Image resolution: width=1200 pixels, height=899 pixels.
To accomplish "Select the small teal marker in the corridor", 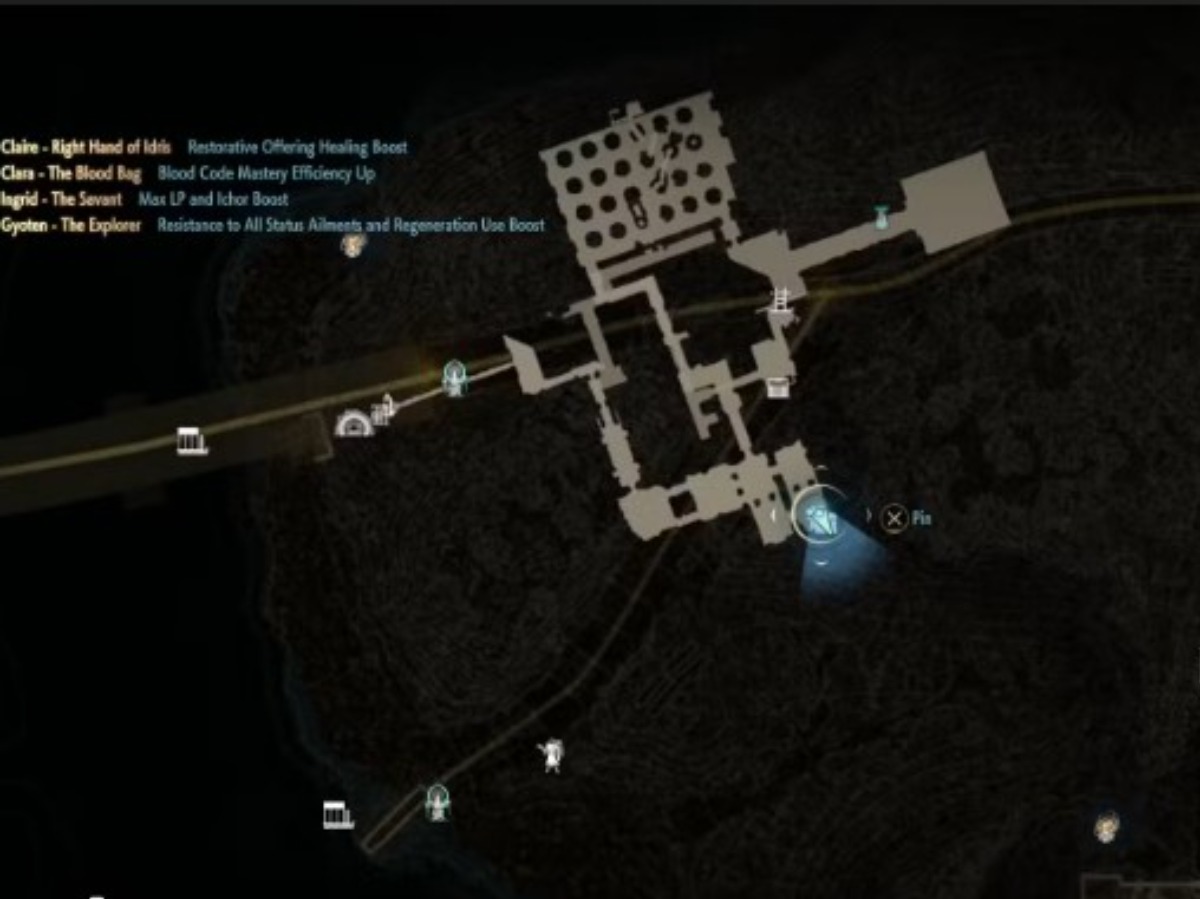I will tap(881, 217).
